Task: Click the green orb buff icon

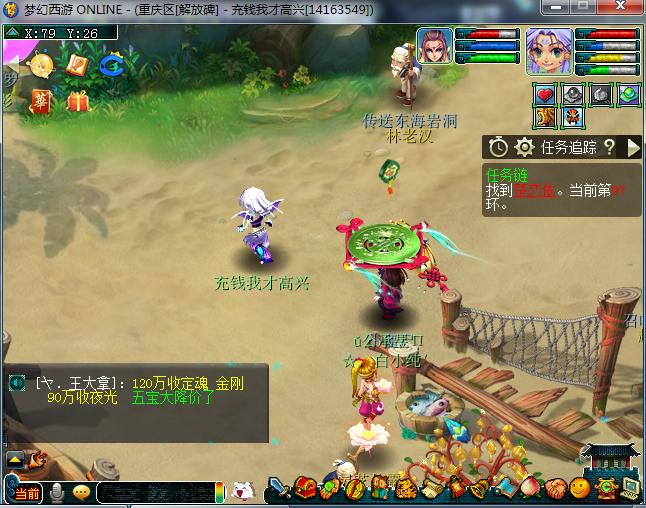Action: coord(629,95)
